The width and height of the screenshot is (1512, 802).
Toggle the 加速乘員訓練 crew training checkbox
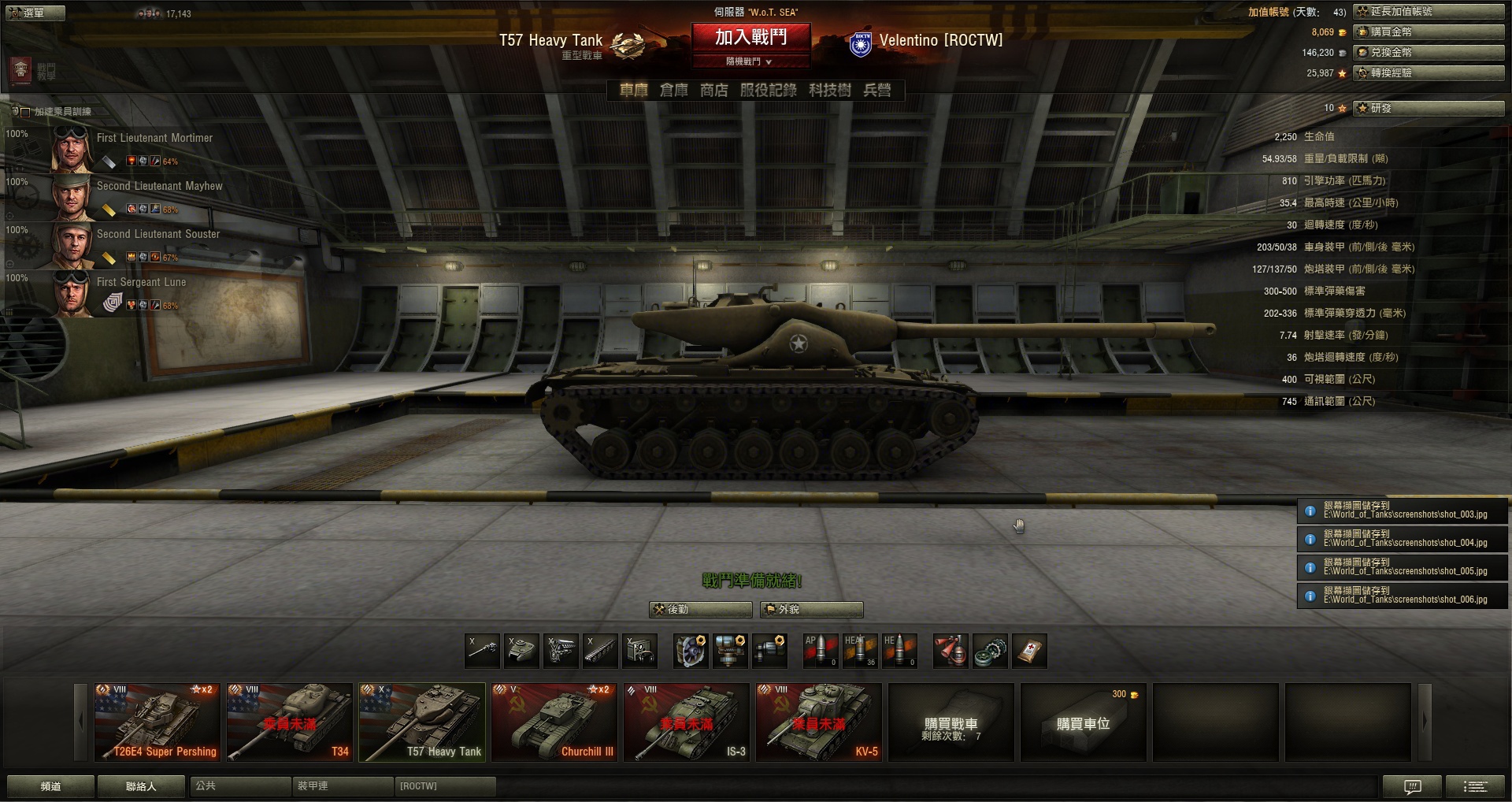click(25, 112)
